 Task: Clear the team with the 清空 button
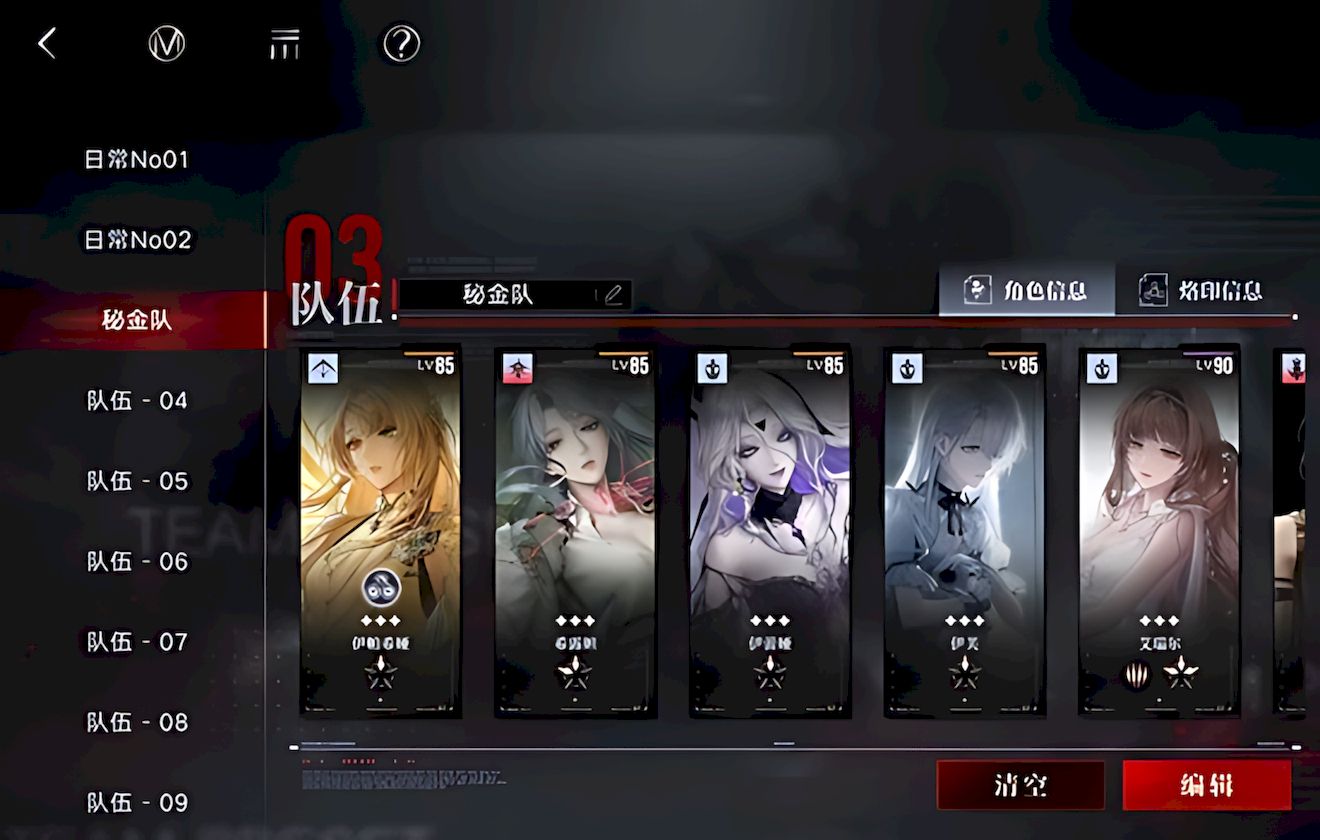pos(1020,785)
